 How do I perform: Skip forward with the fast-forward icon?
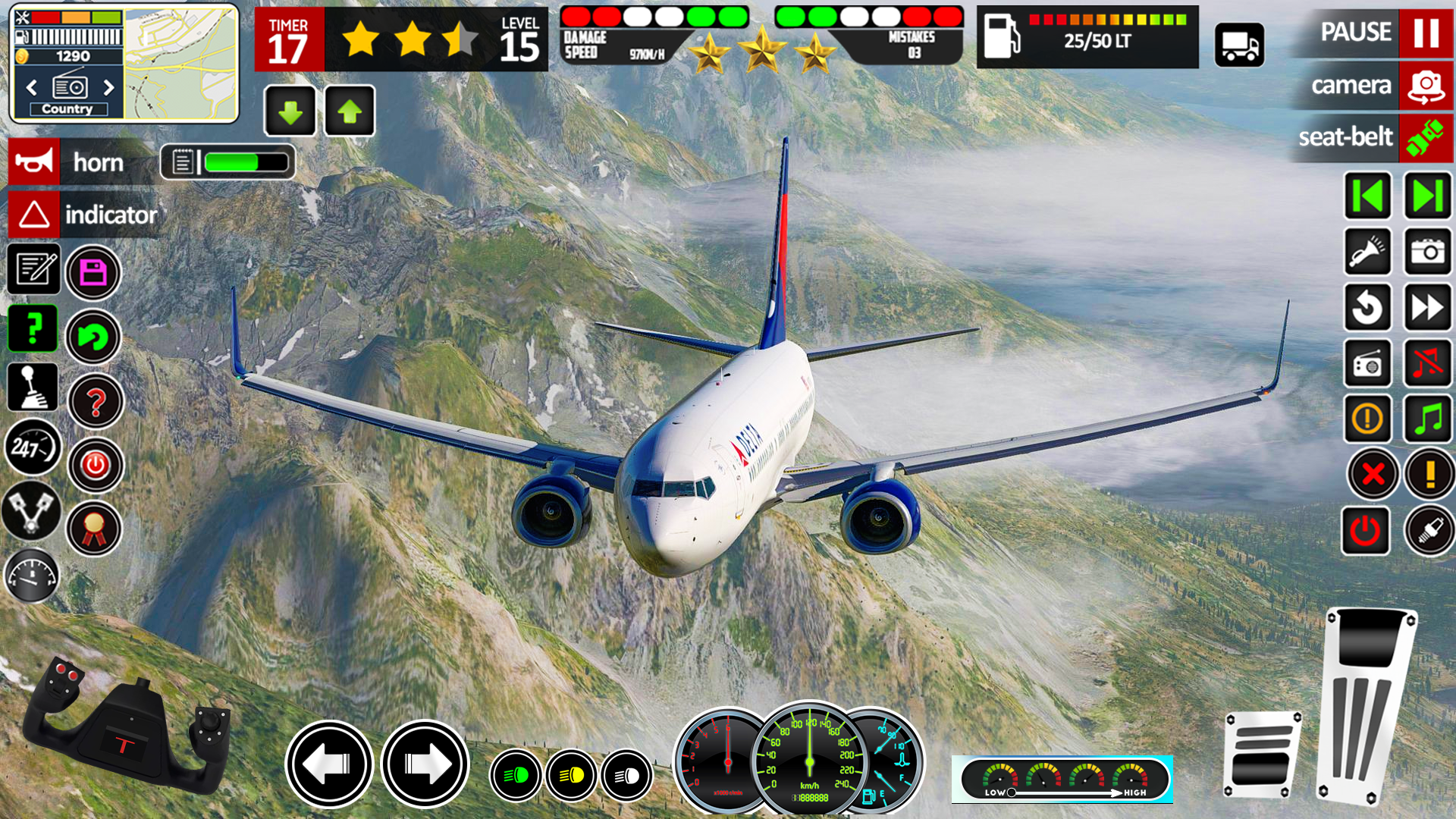1428,307
